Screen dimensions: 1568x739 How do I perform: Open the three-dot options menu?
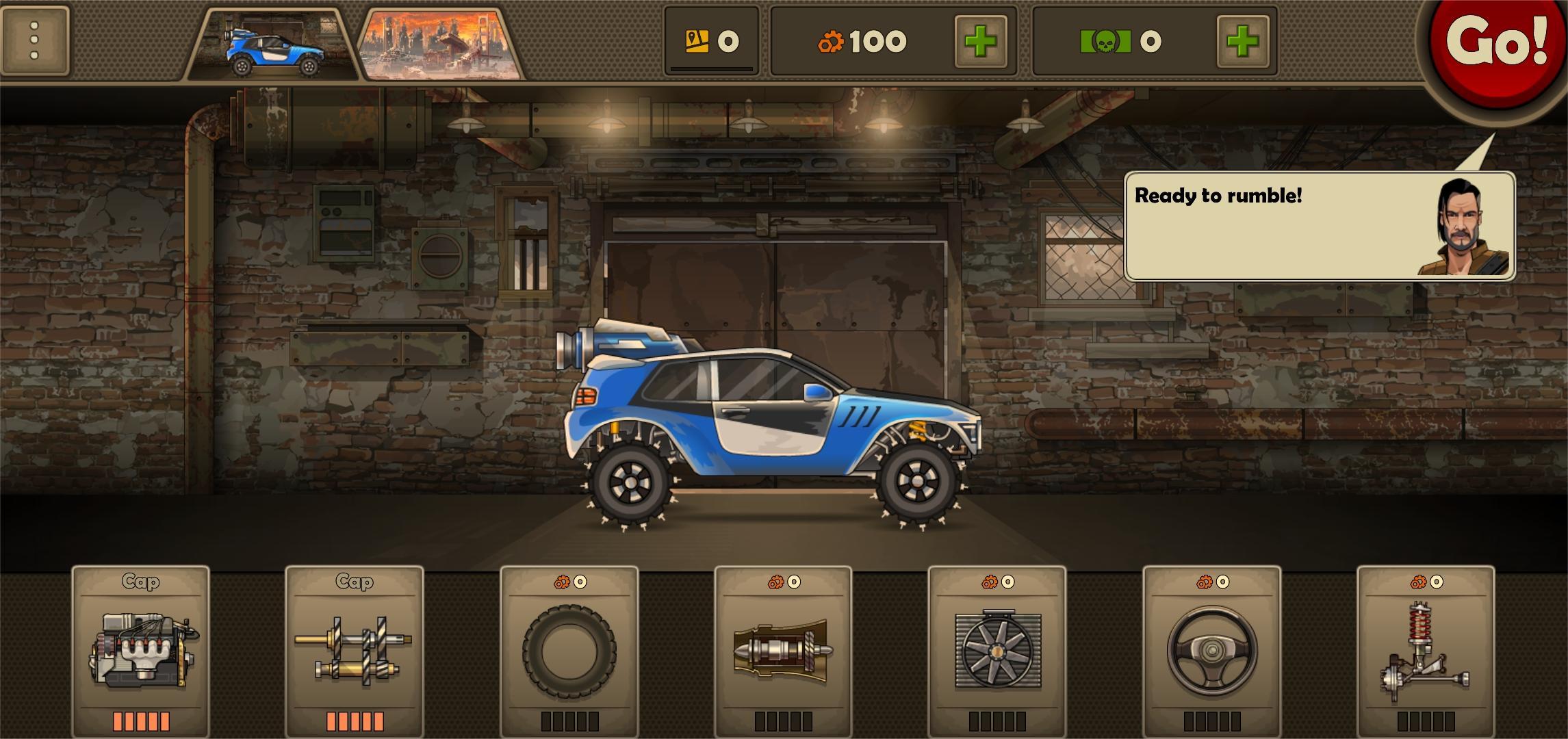tap(35, 40)
